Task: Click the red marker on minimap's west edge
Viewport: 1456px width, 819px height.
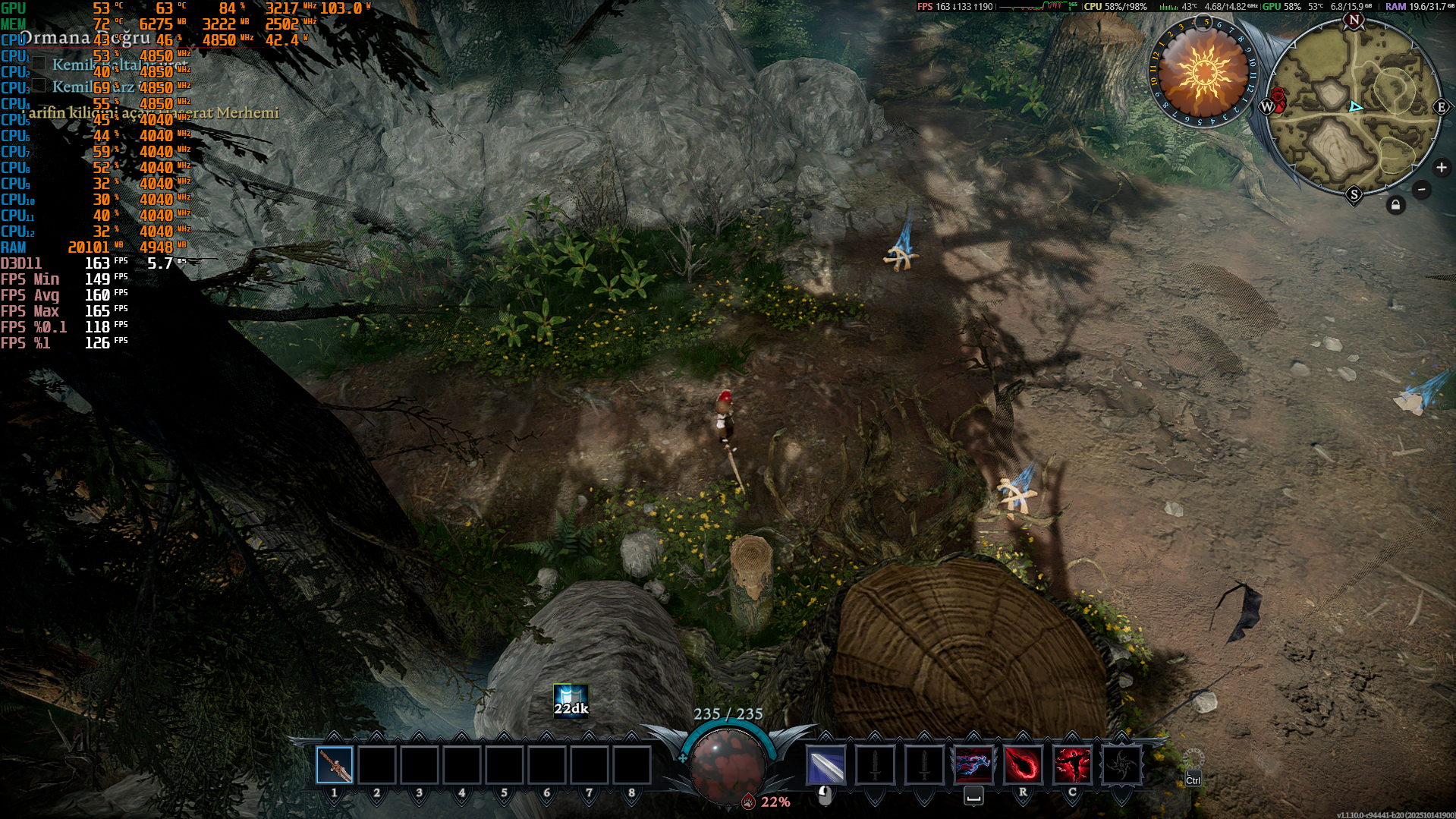Action: [x=1278, y=99]
